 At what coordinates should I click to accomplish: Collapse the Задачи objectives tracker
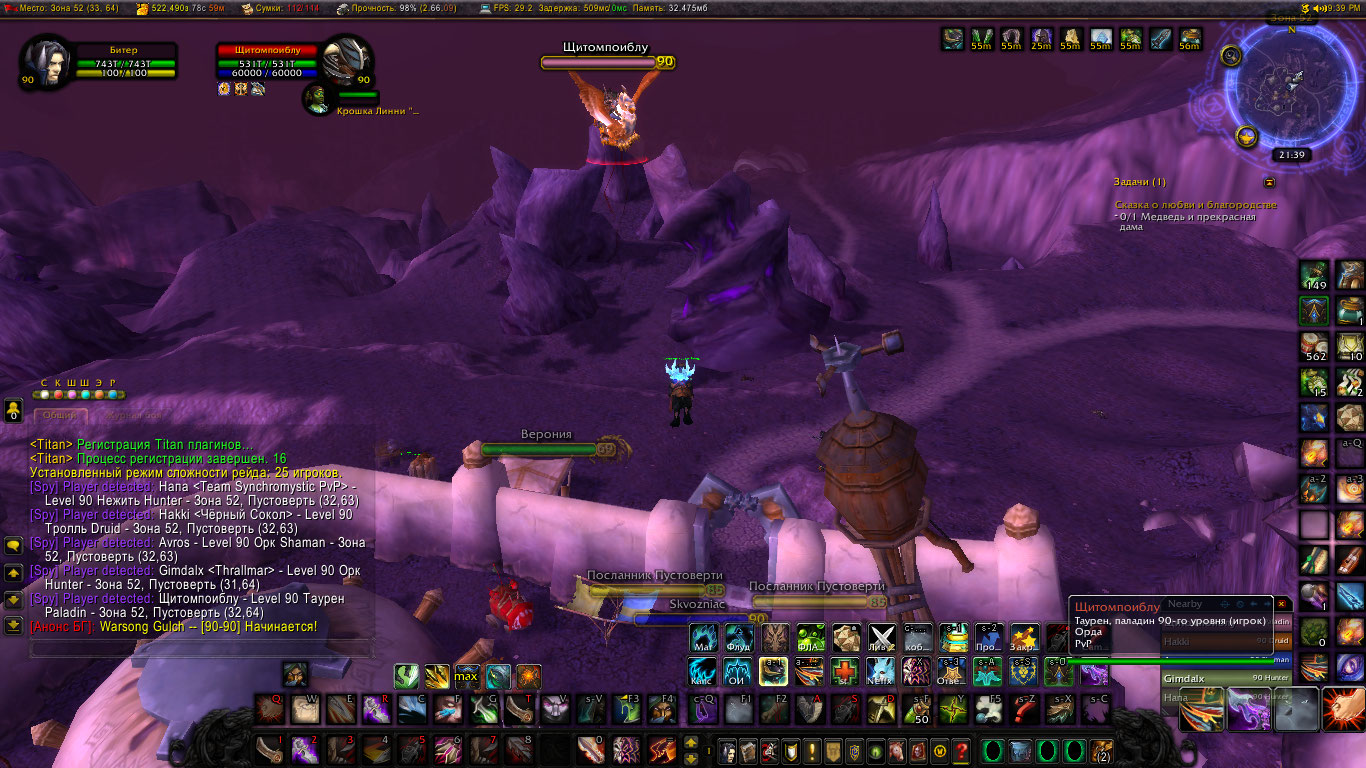point(1270,182)
